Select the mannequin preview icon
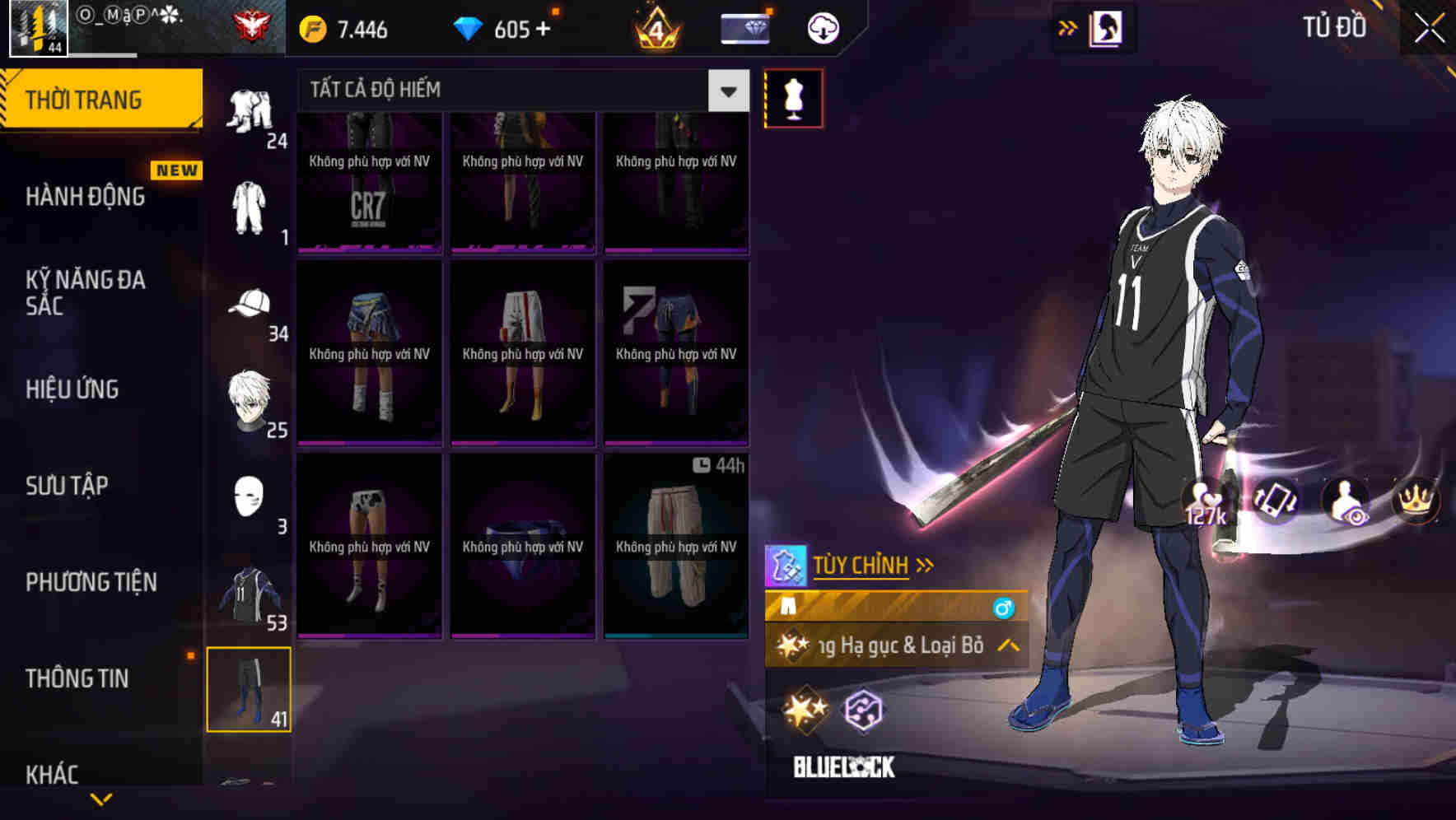1456x820 pixels. click(x=793, y=97)
